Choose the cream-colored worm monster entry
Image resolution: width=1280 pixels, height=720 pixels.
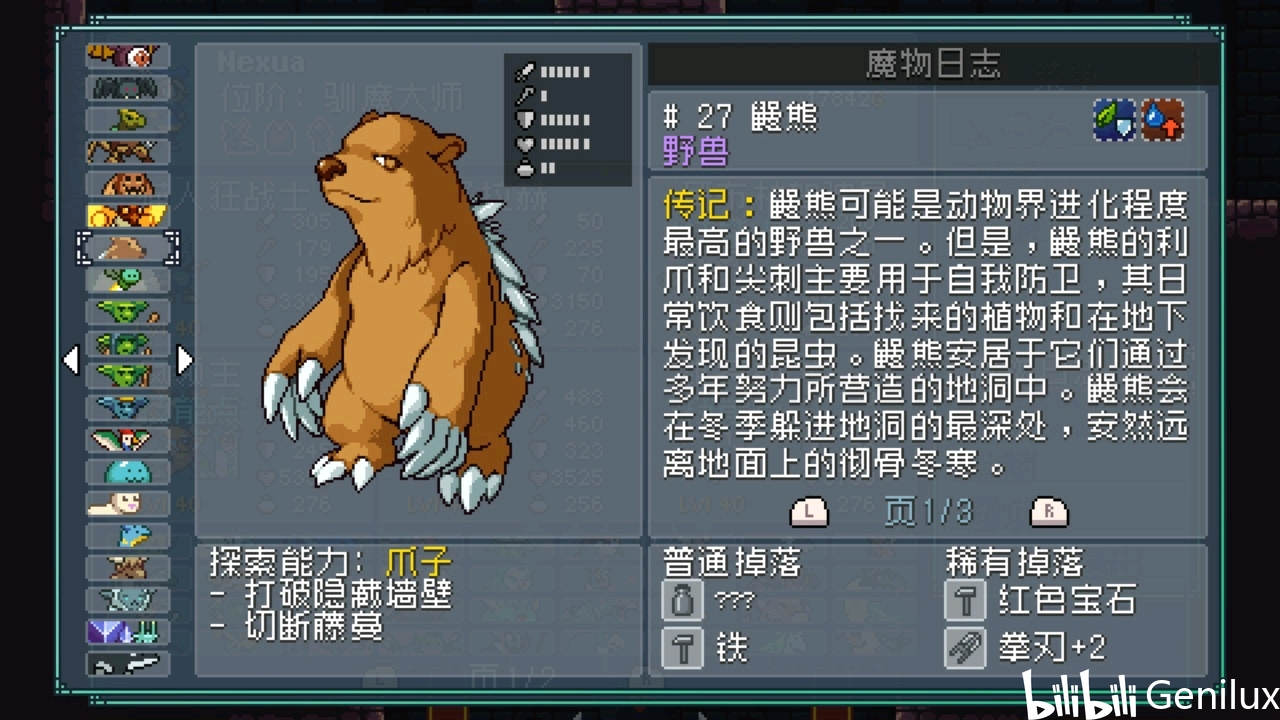[128, 503]
